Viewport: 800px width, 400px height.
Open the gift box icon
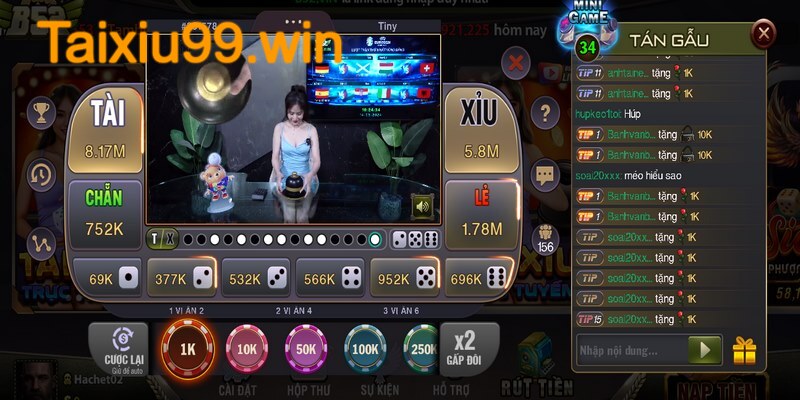pos(745,350)
